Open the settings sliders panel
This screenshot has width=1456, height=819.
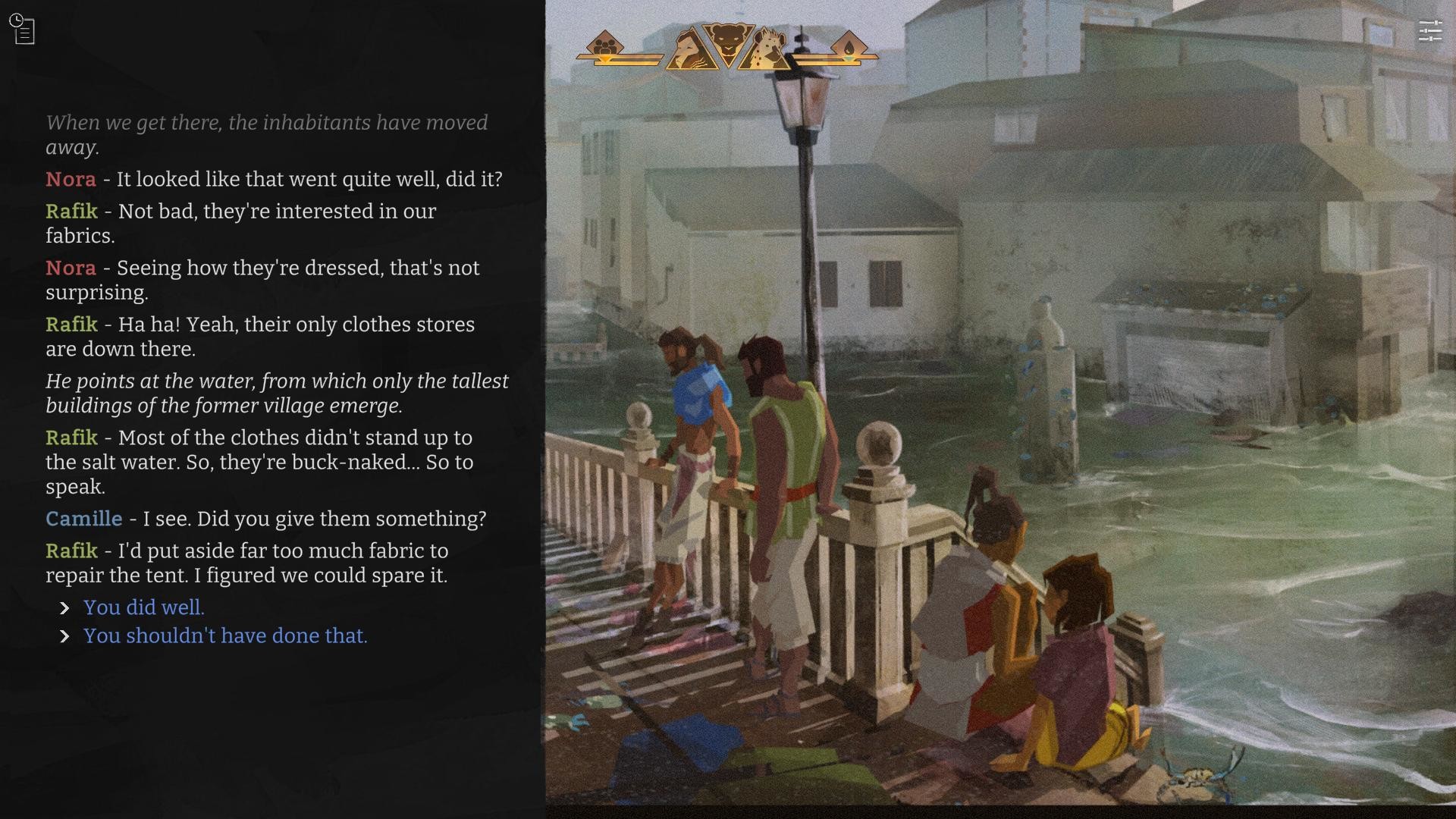click(1432, 30)
